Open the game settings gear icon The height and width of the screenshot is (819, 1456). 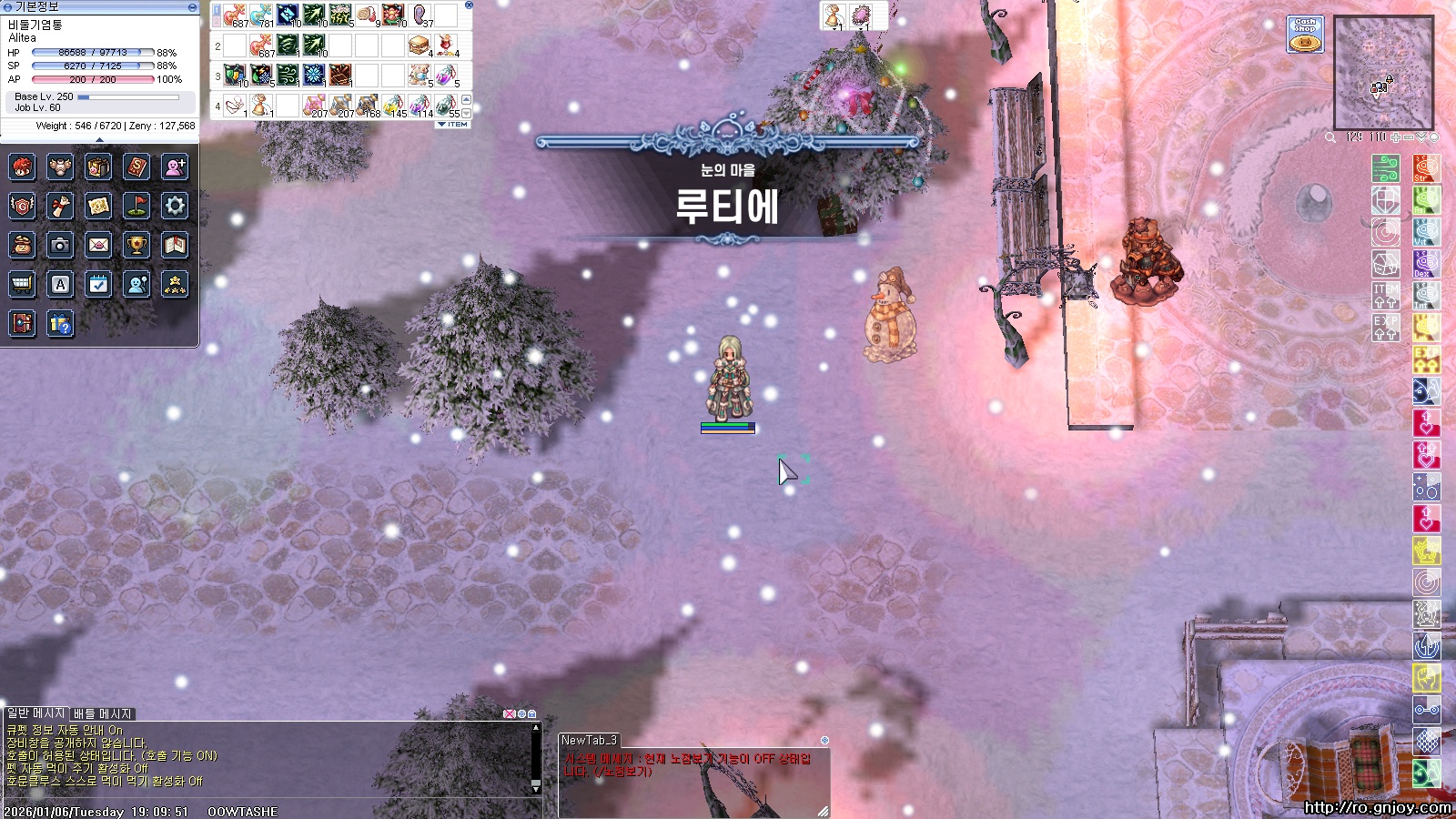point(175,207)
